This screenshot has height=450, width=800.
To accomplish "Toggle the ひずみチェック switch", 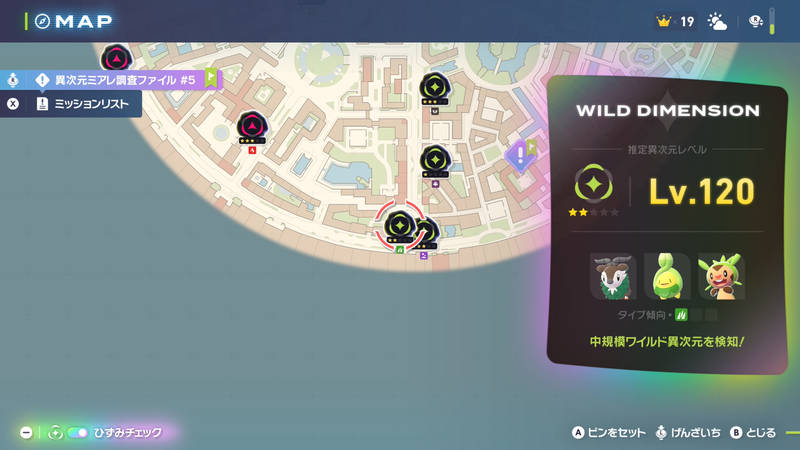I will click(78, 433).
